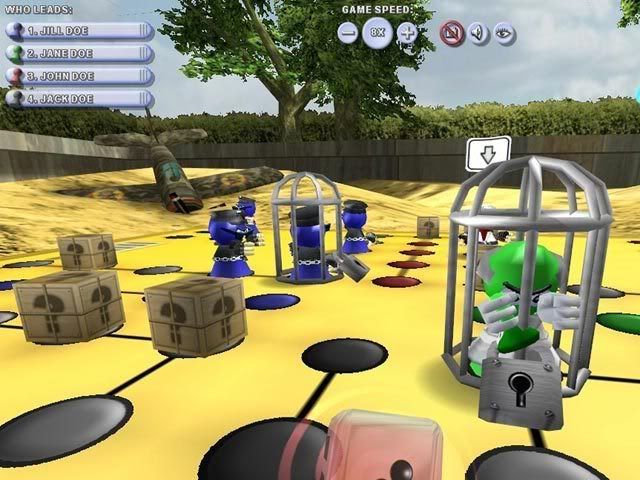Choose John Doe from the Who Leads list

coord(78,75)
